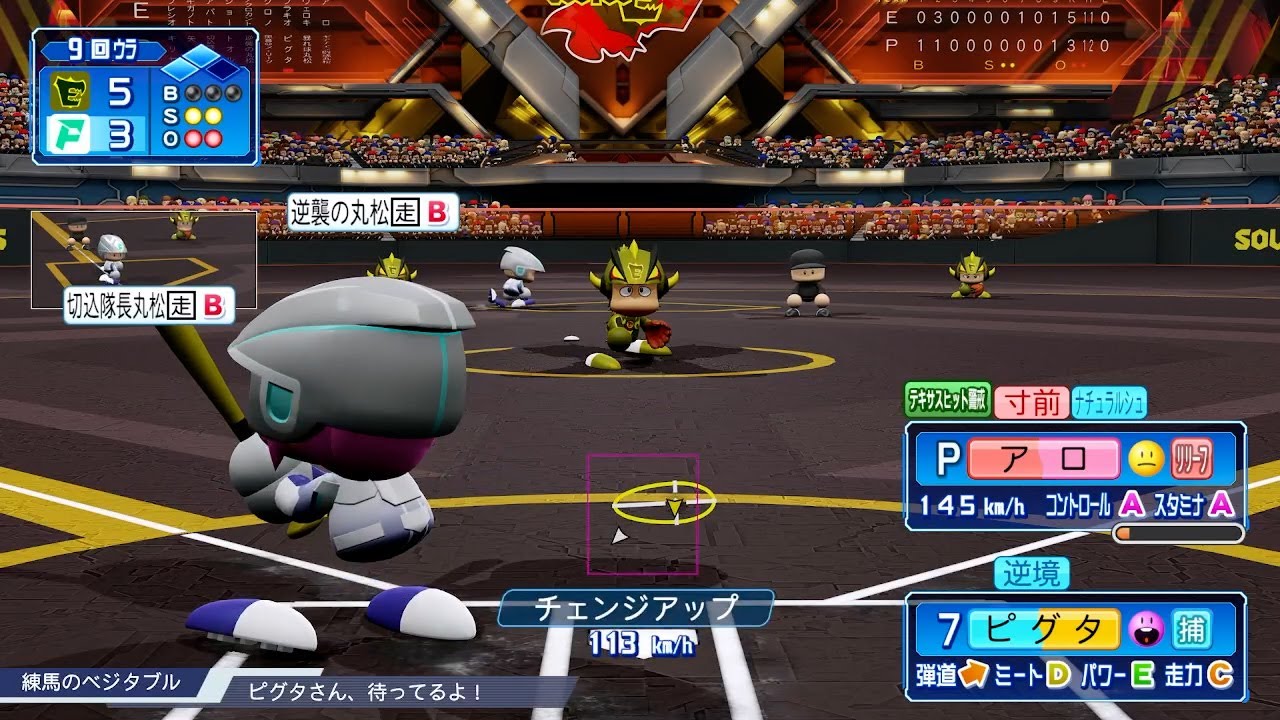Click the 寸前 skill tag

[1032, 402]
